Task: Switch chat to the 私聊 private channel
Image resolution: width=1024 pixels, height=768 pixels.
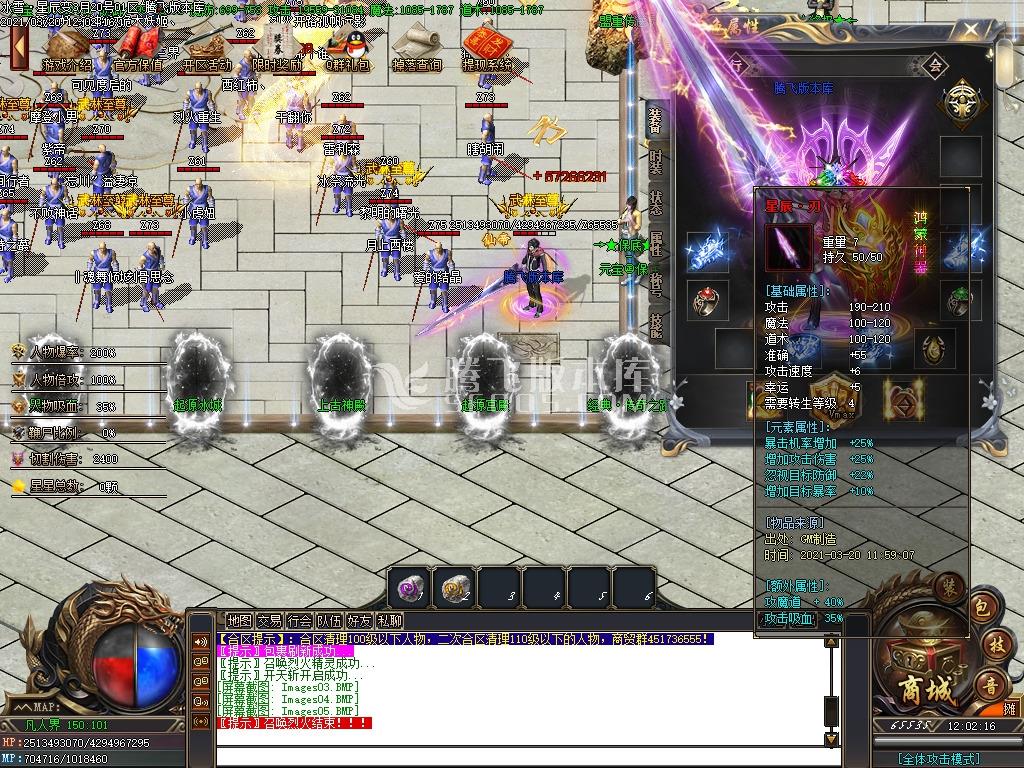Action: [x=390, y=621]
